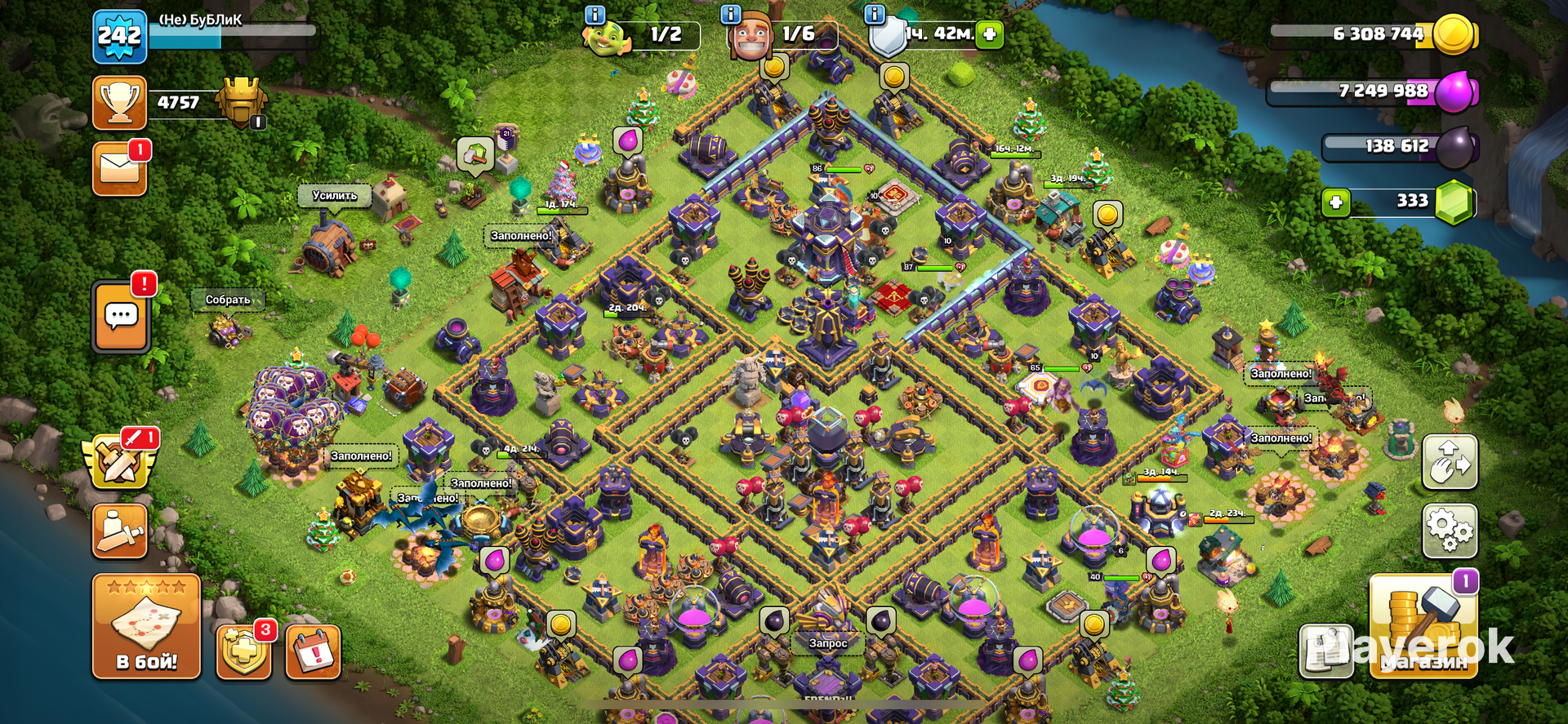The width and height of the screenshot is (1568, 724).
Task: Tap the Запрос troop request bubble
Action: pos(828,643)
